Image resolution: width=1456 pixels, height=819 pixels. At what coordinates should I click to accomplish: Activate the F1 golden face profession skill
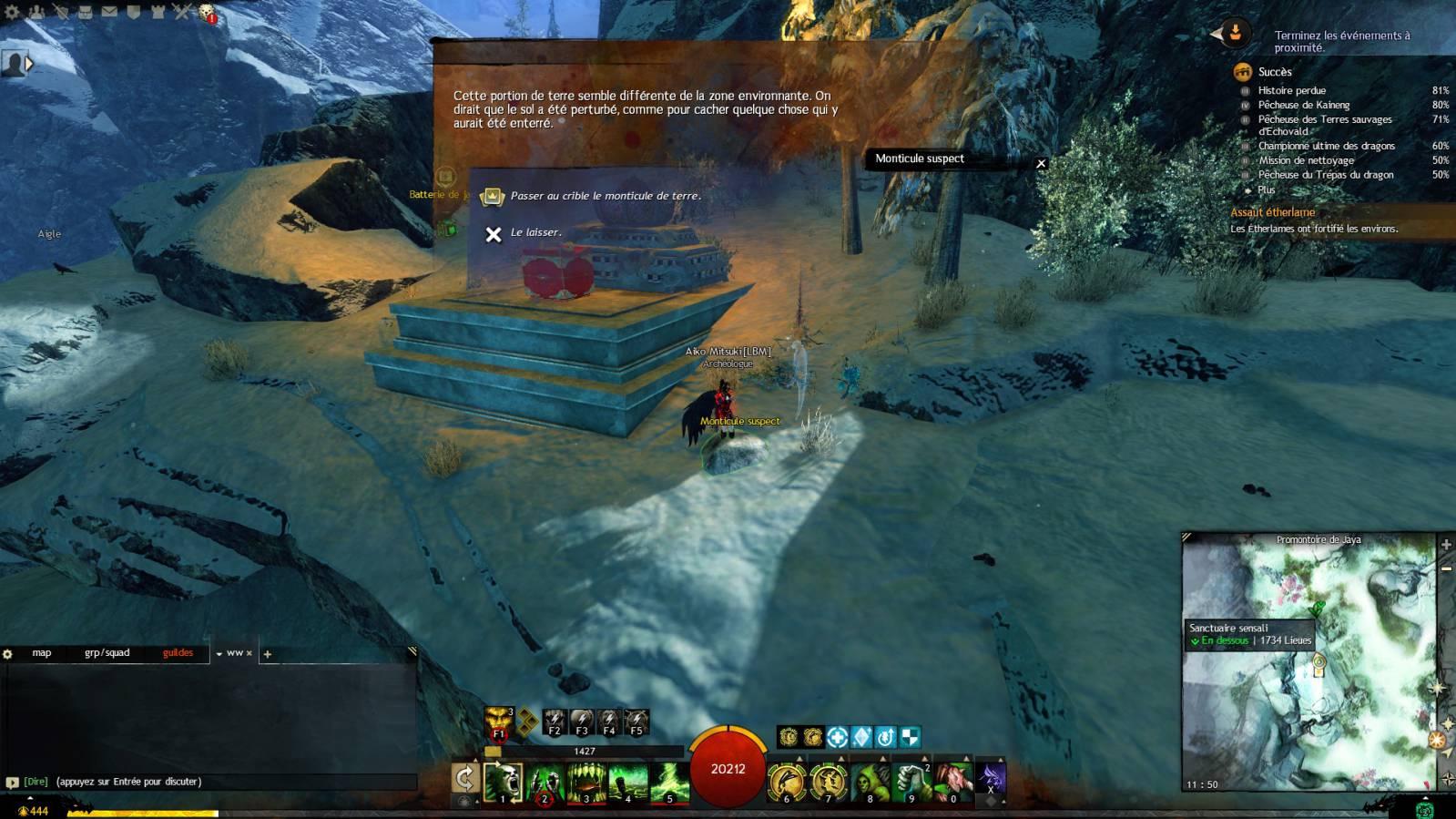point(498,722)
